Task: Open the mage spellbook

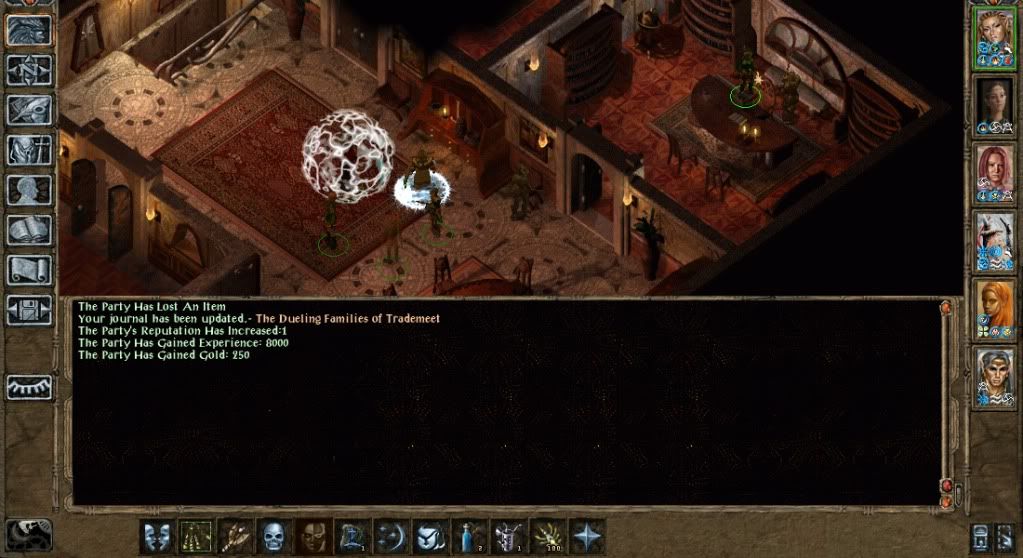Action: pos(29,230)
